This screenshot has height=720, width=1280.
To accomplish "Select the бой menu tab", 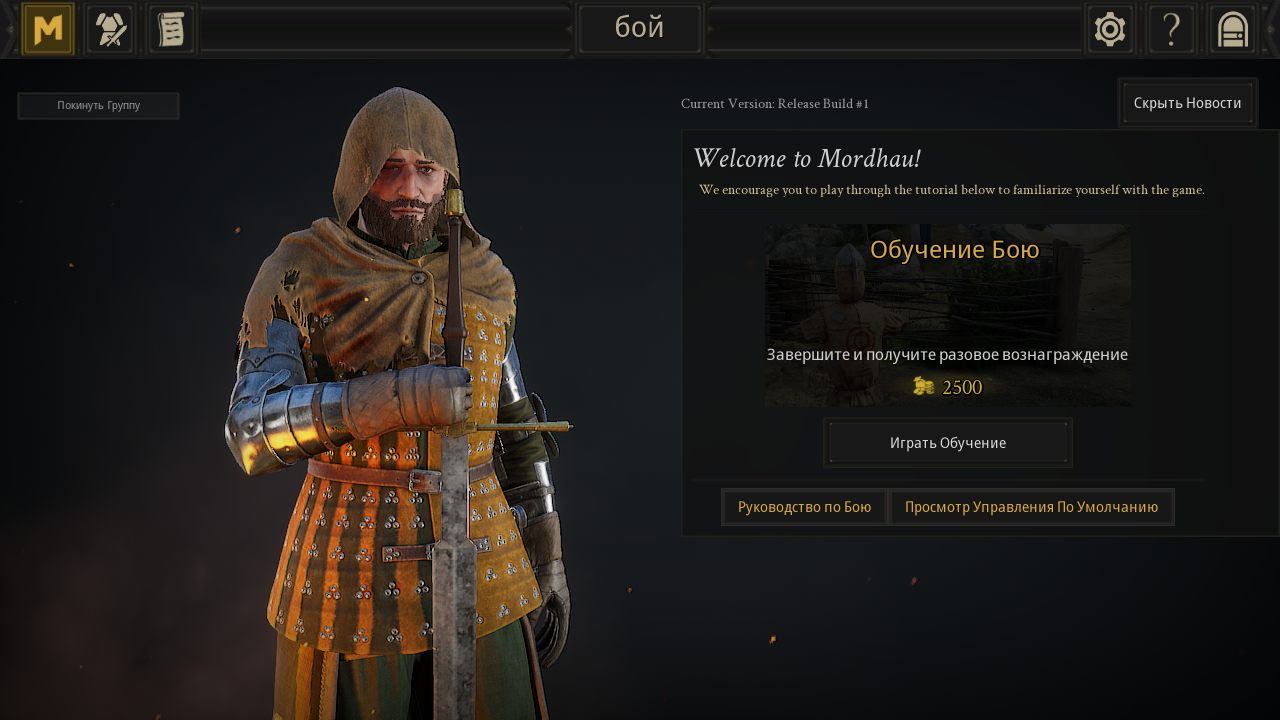I will [639, 28].
